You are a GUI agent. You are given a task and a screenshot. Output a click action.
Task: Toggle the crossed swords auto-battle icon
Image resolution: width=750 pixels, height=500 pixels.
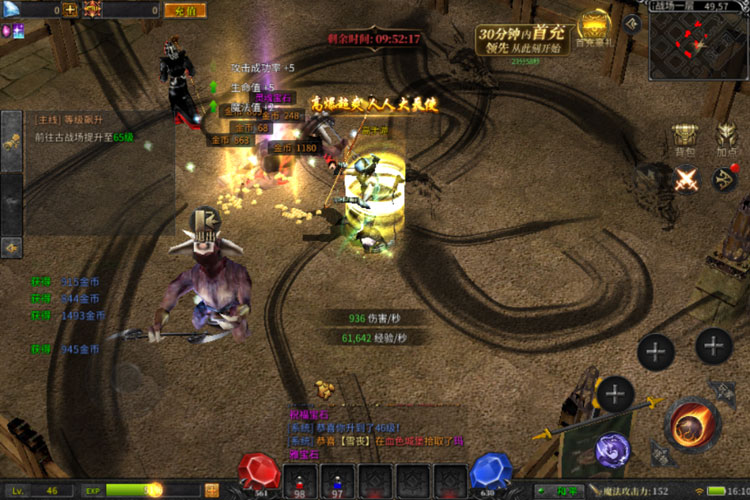[685, 180]
